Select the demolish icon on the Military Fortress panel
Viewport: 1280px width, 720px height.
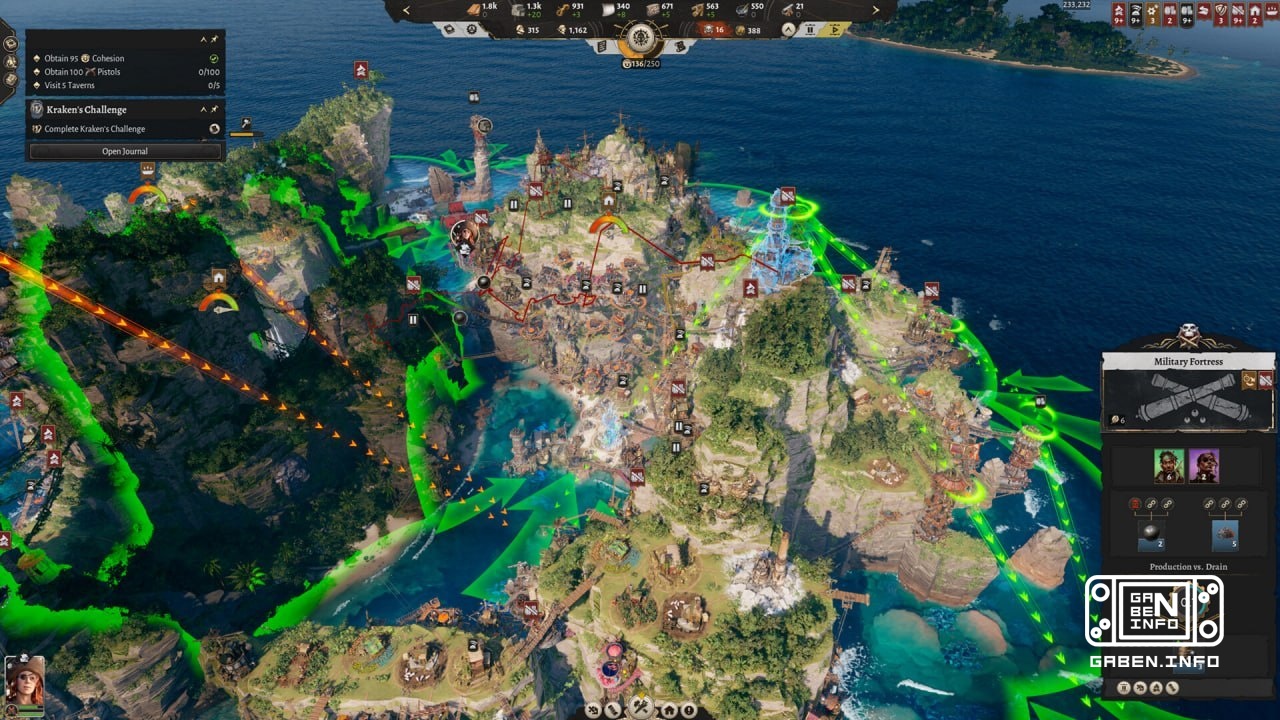tap(1266, 380)
